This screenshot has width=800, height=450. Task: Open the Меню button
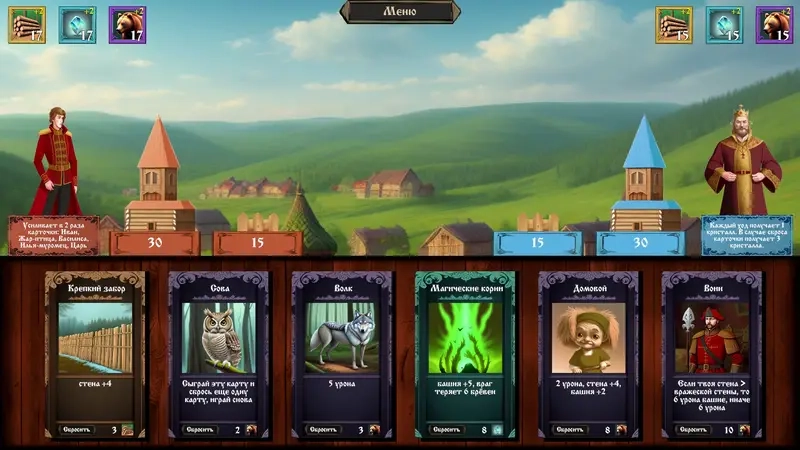click(400, 11)
